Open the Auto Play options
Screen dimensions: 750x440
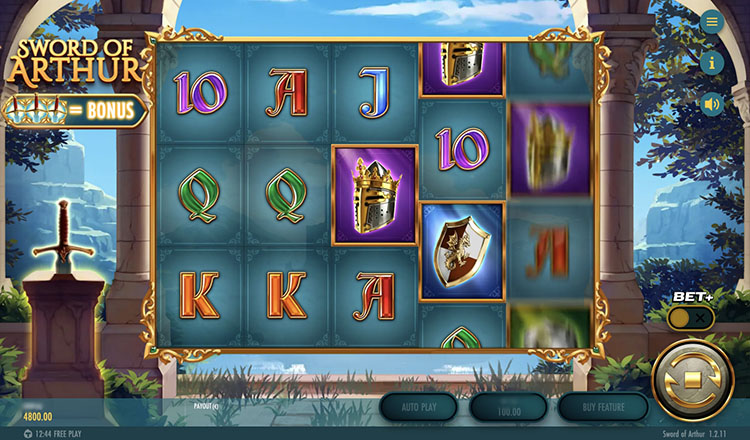418,407
